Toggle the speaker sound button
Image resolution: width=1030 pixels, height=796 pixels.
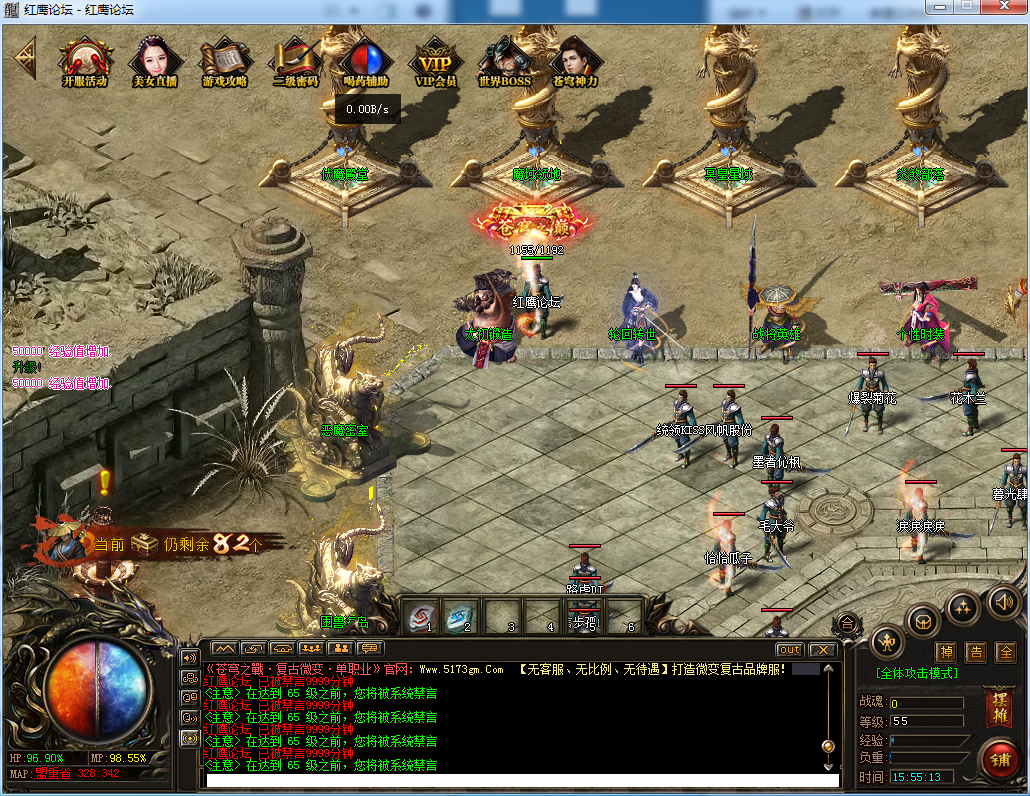(1002, 601)
